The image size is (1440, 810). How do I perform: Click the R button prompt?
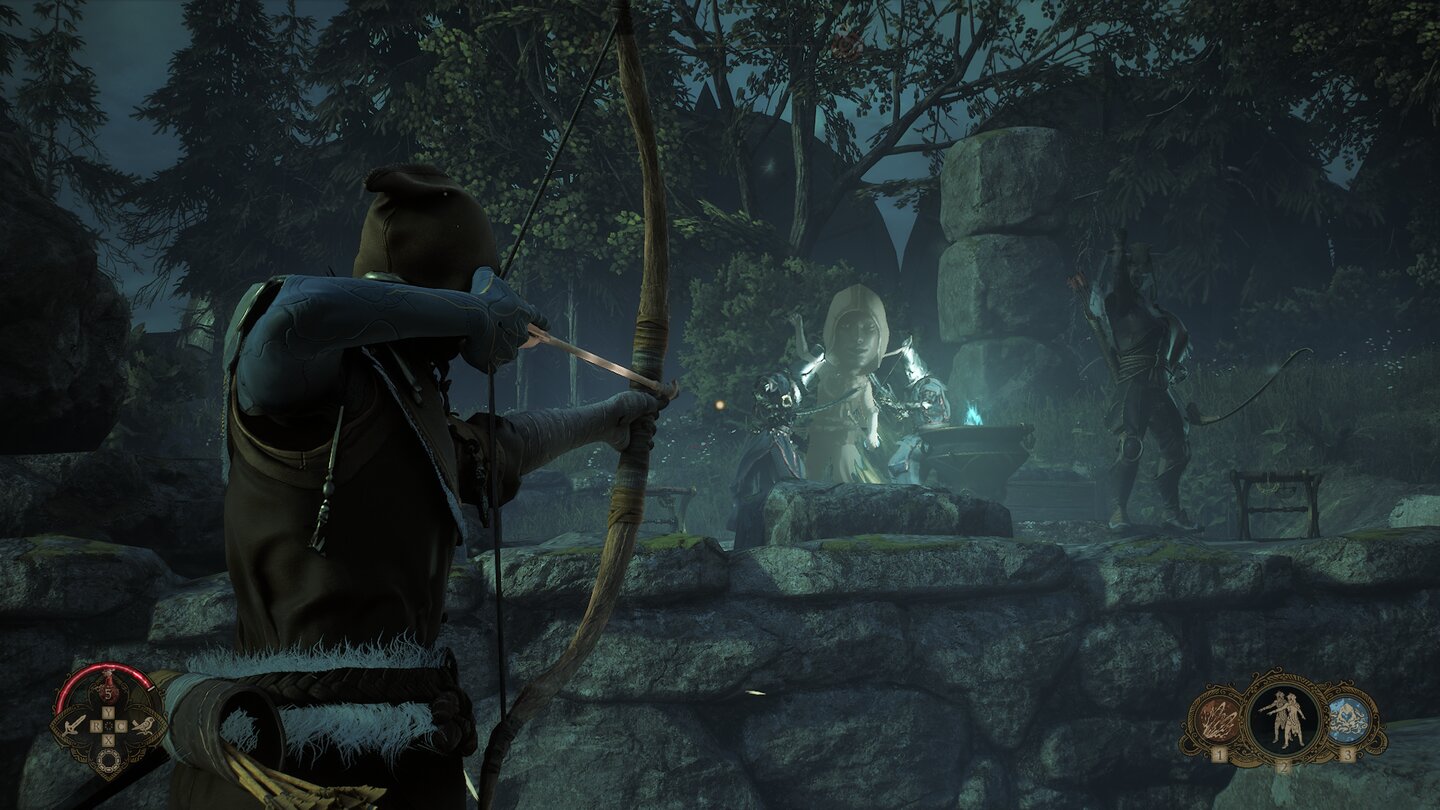pos(97,726)
